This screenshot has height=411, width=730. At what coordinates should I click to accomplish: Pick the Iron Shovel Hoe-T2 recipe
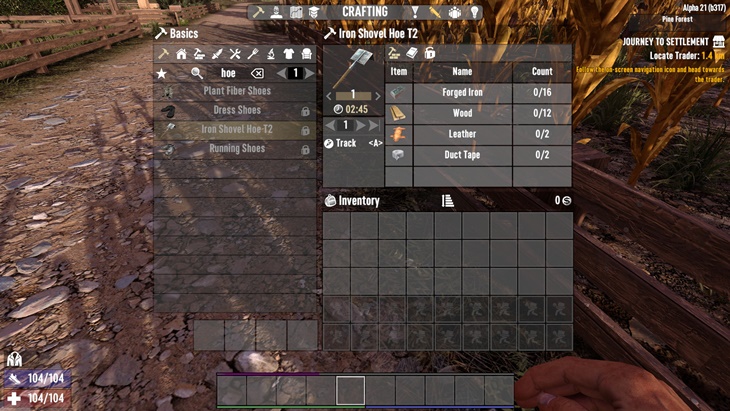click(x=236, y=129)
